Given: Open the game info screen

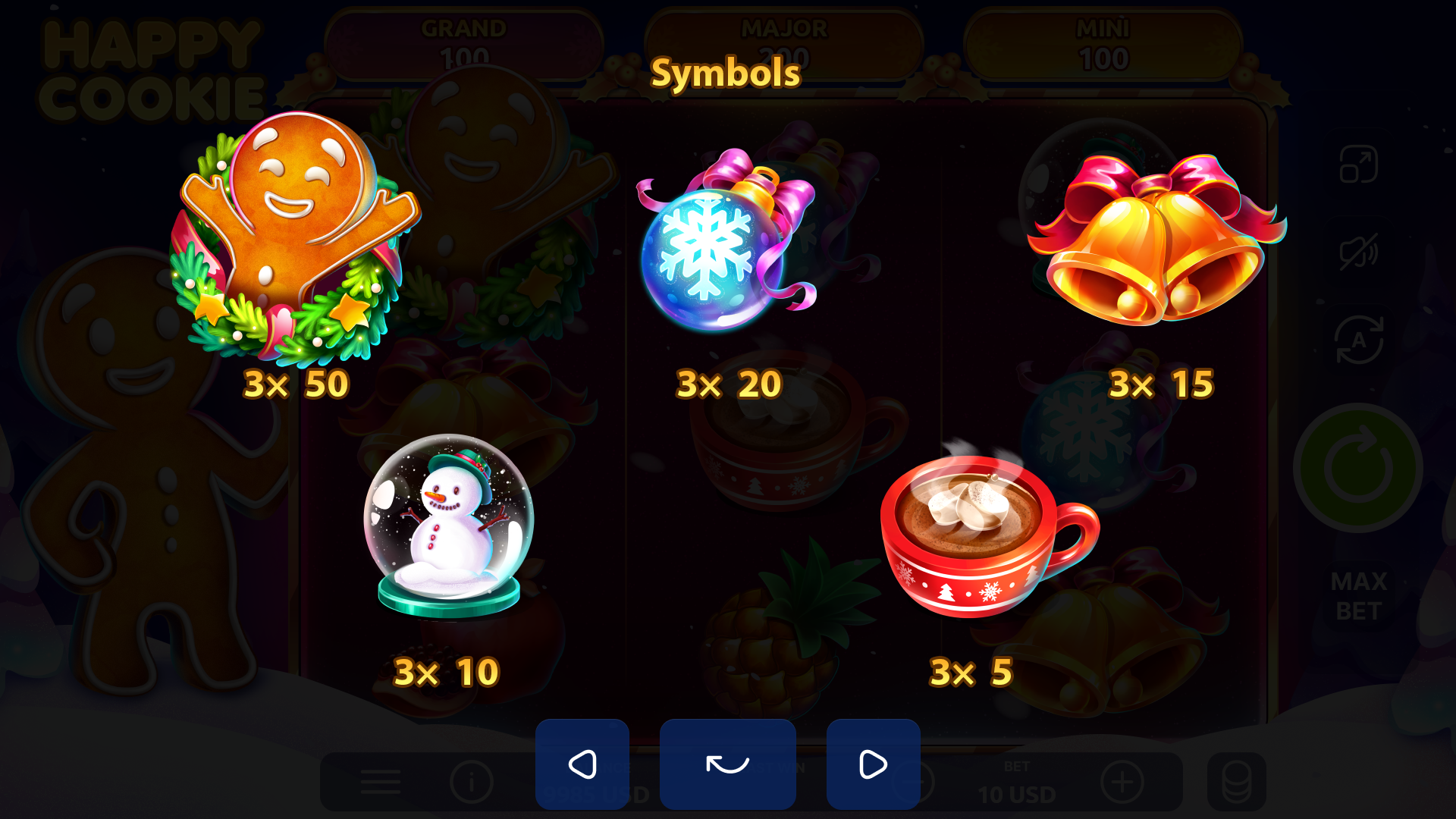Looking at the screenshot, I should pos(472,783).
